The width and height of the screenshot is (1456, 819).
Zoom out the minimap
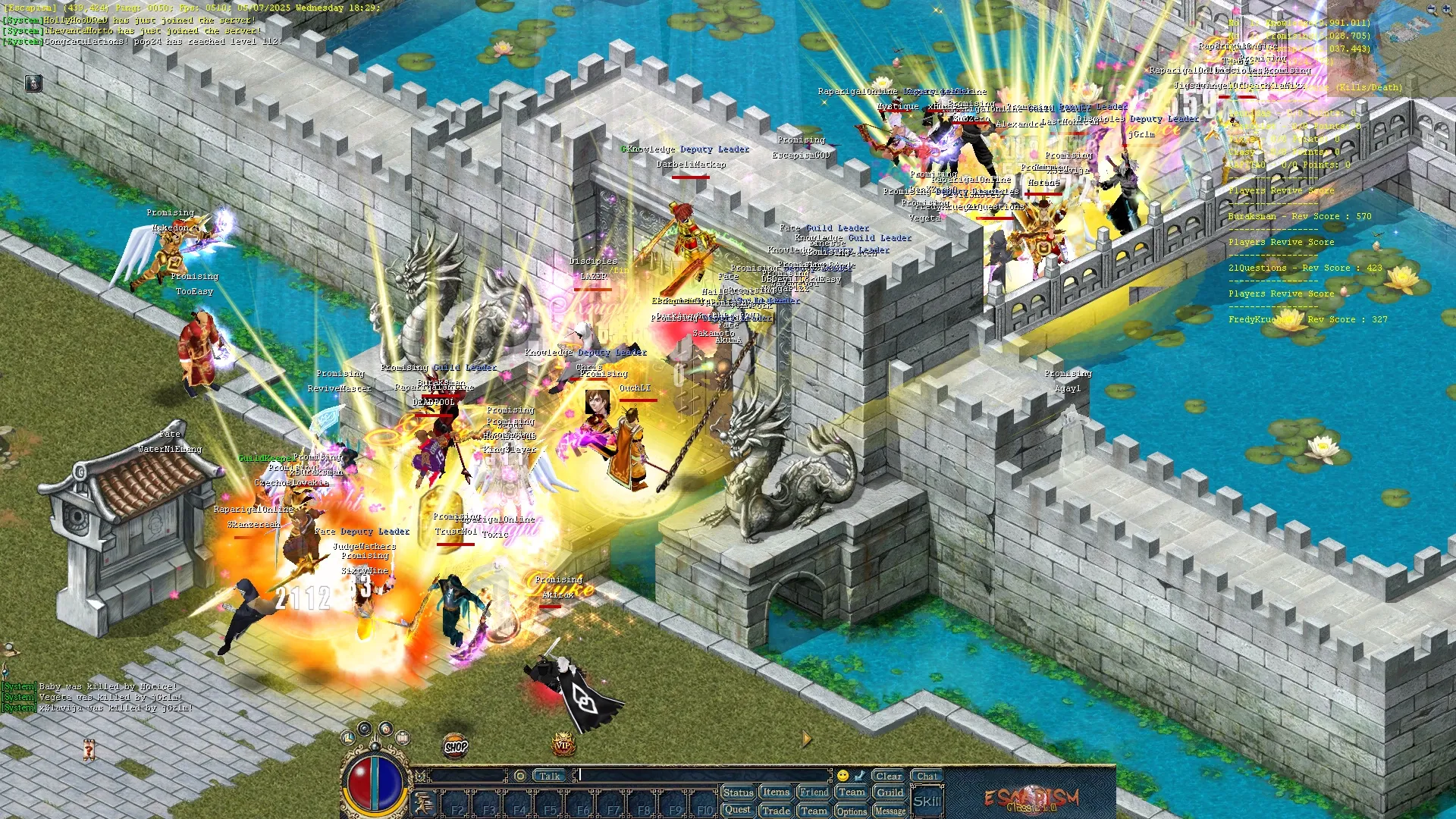pyautogui.click(x=1431, y=10)
